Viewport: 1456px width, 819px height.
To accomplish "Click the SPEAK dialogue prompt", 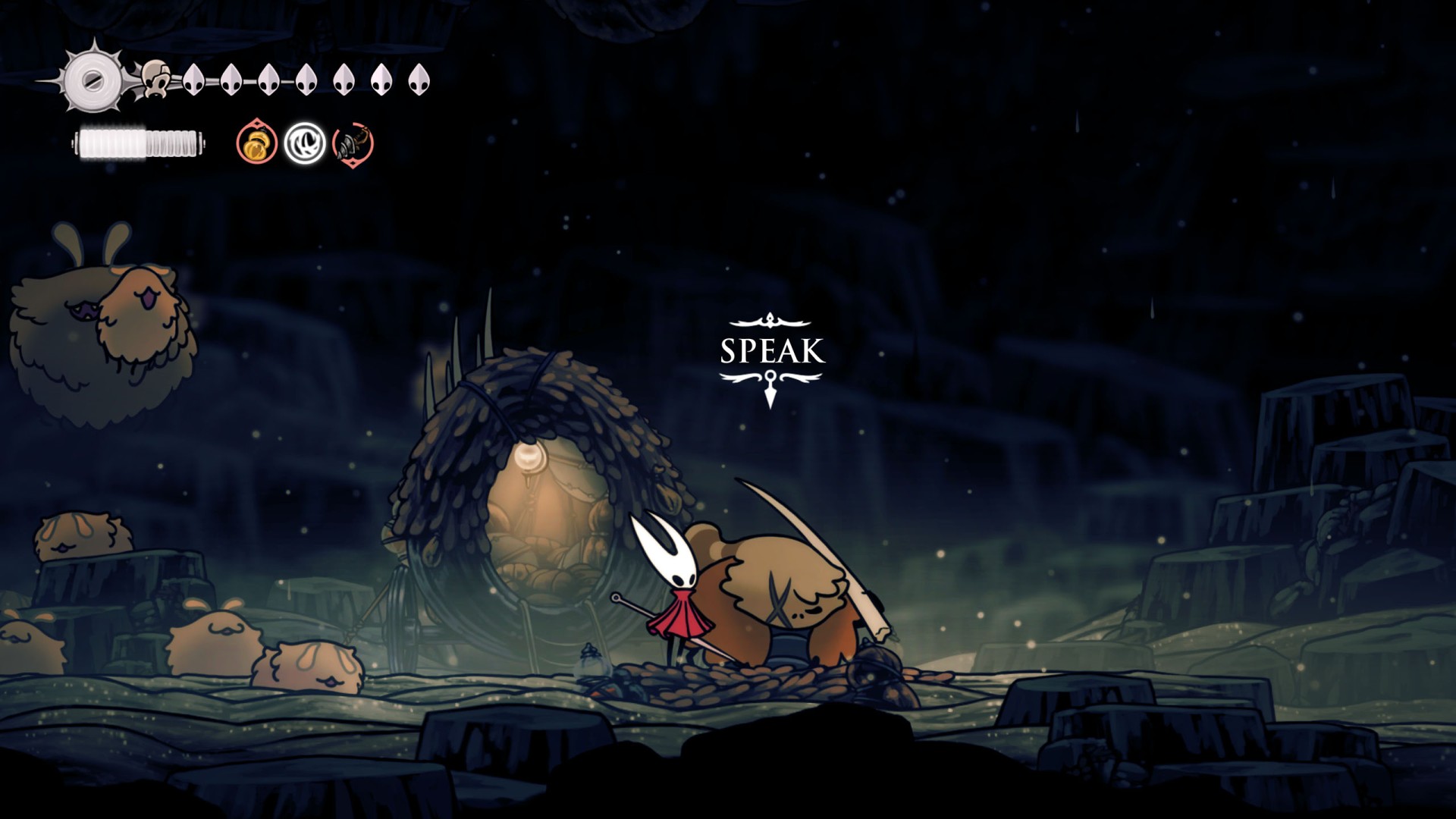I will coord(772,351).
